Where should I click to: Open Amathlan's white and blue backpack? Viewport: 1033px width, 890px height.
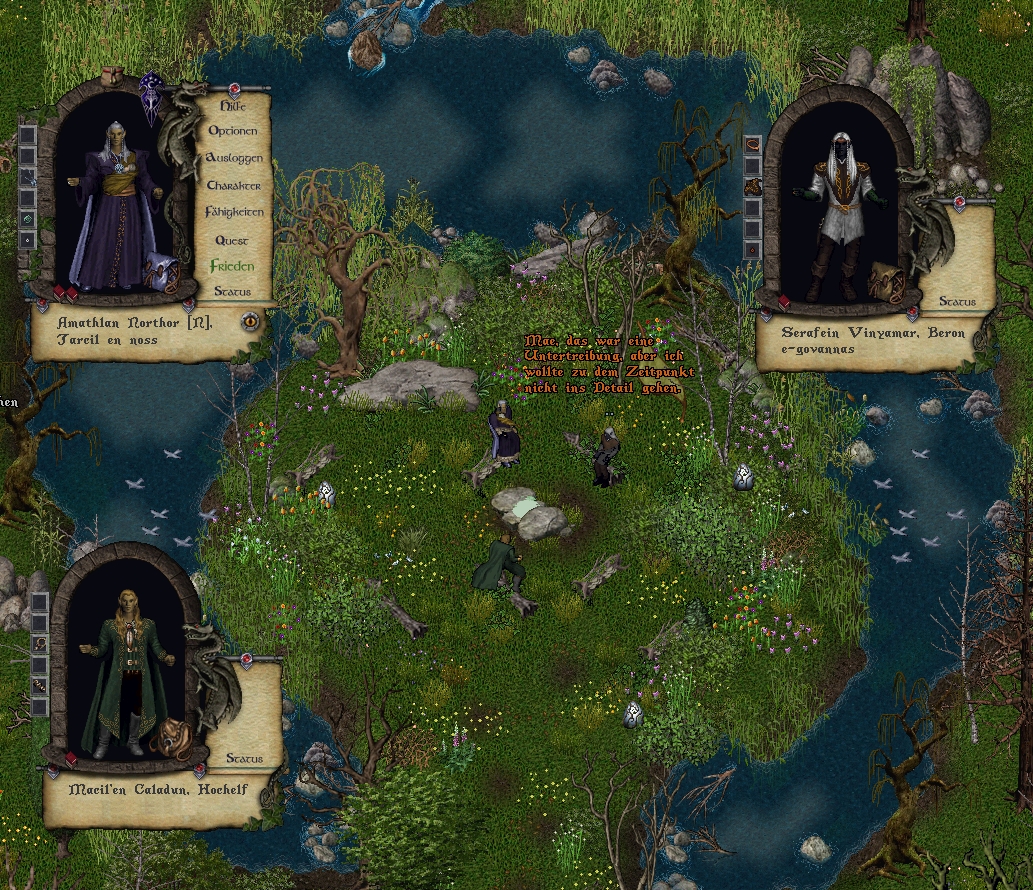pos(159,270)
